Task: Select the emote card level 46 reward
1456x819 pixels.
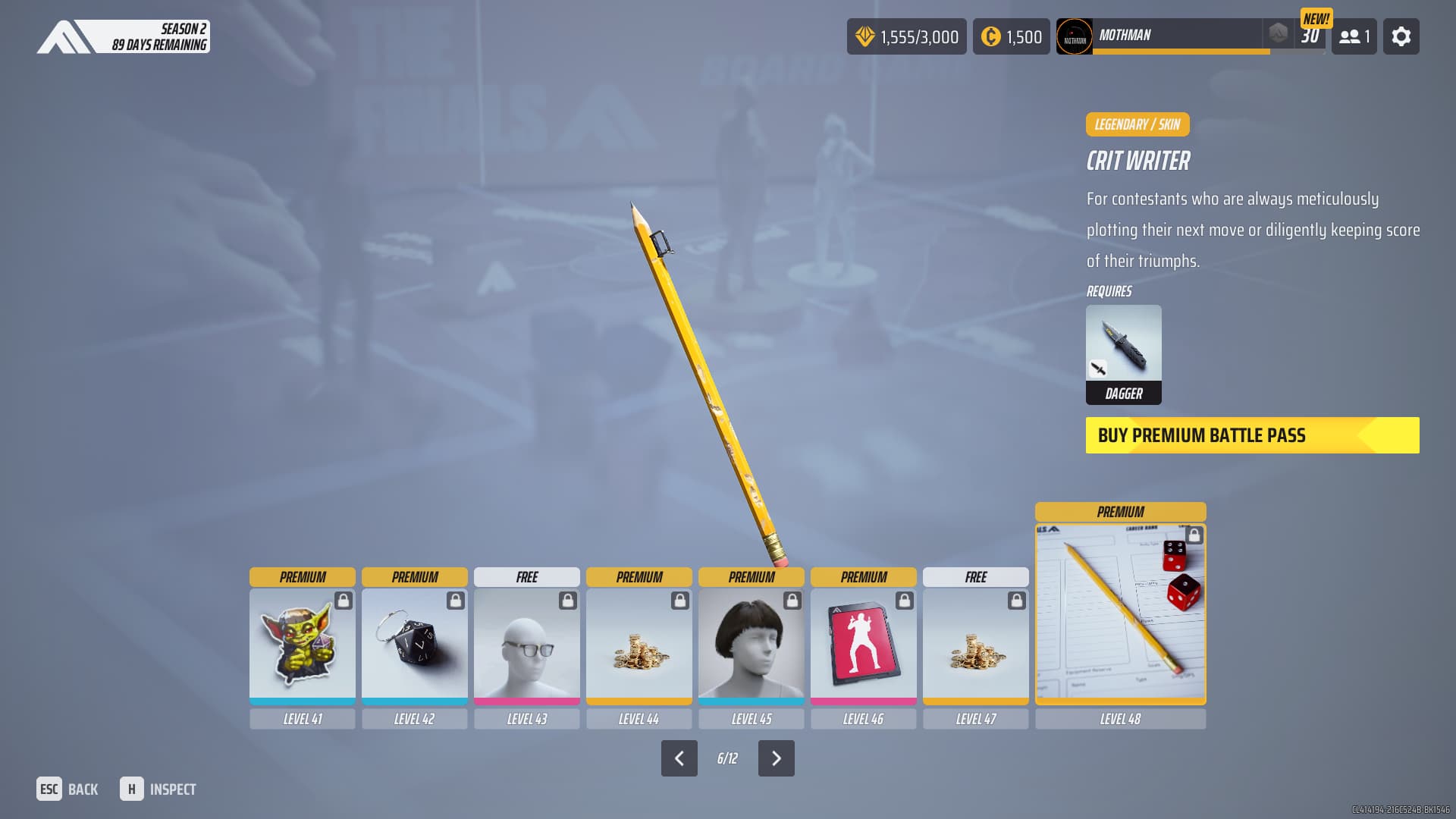Action: point(864,645)
